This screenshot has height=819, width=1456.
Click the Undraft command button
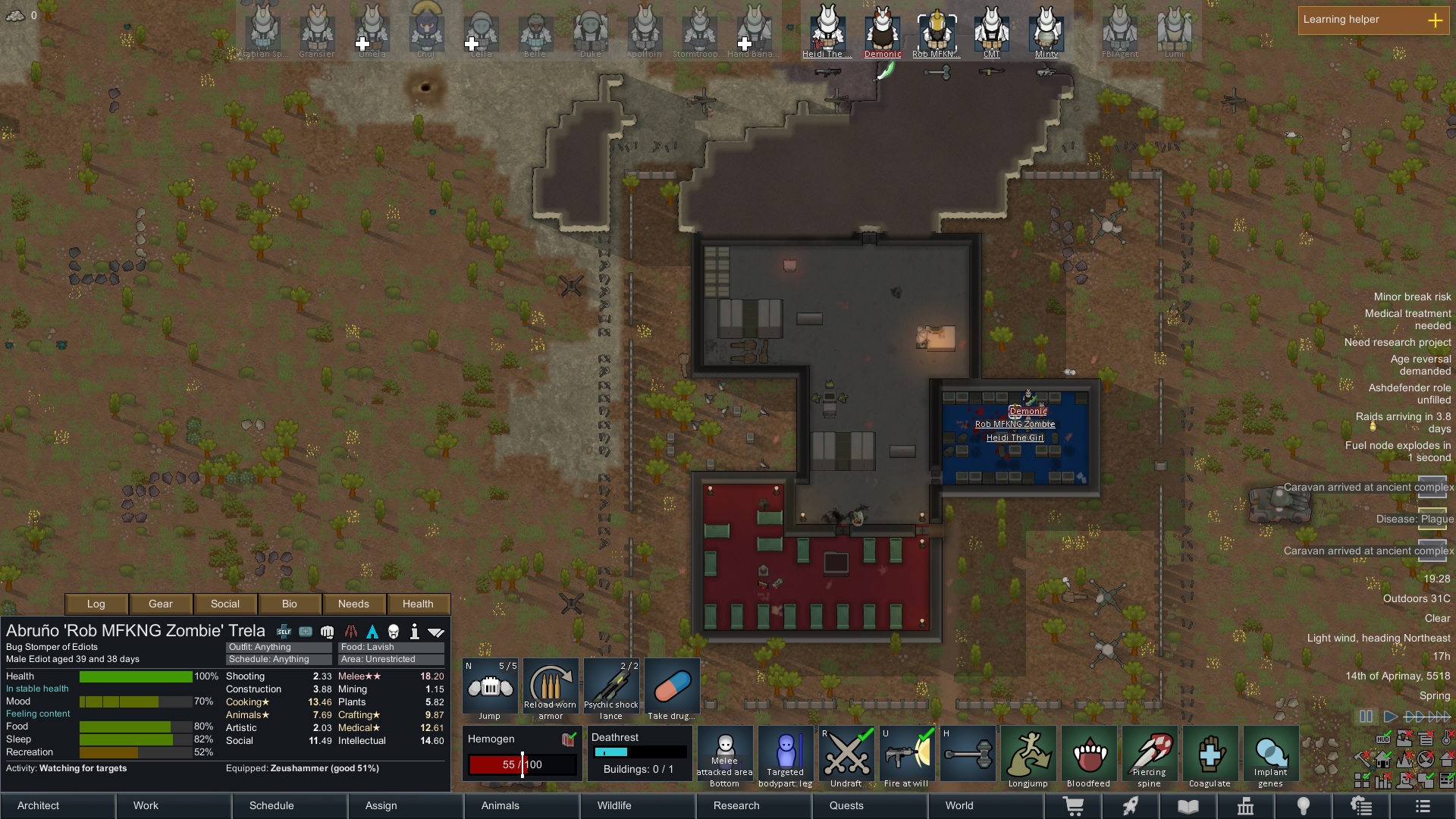tap(846, 755)
